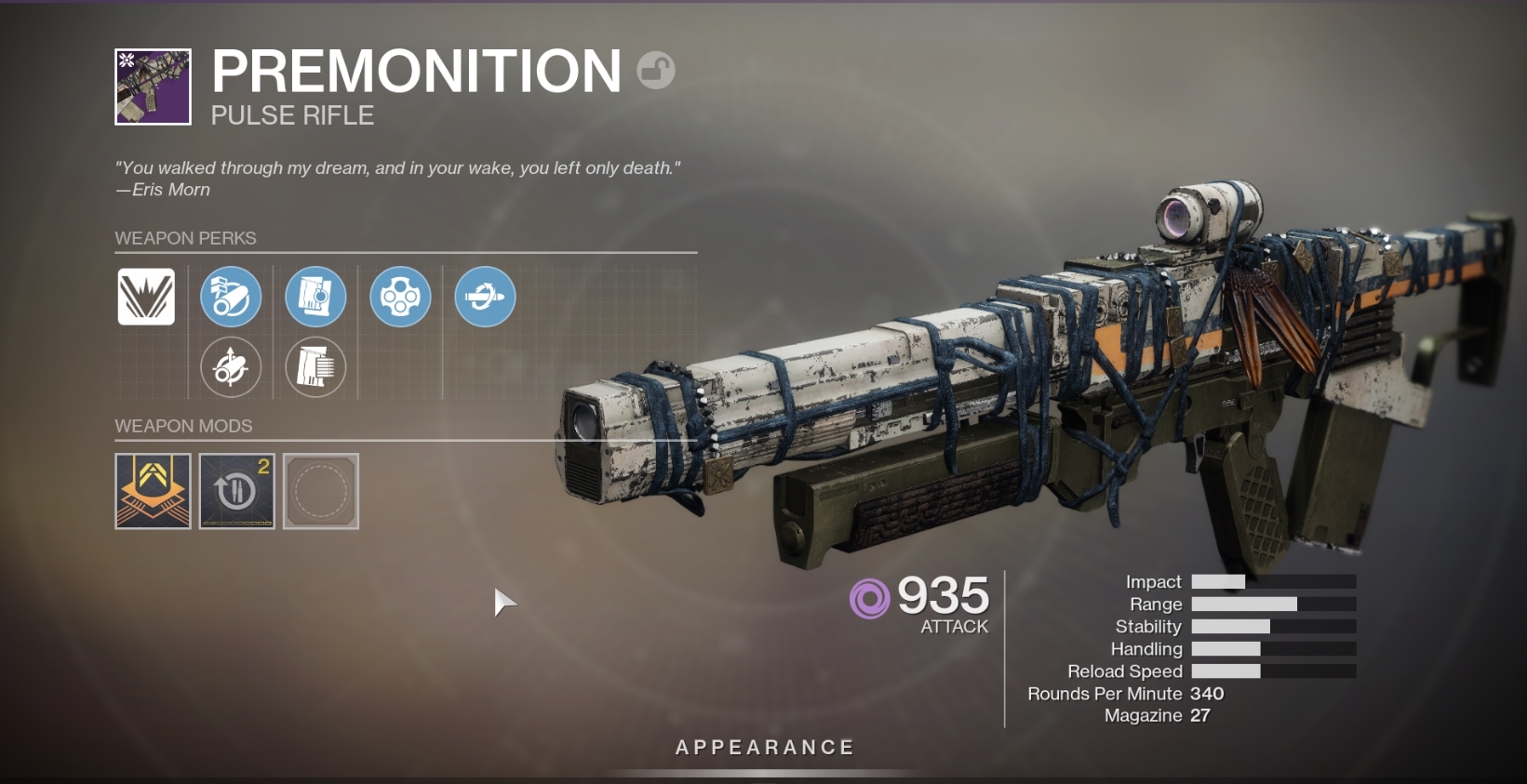Viewport: 1527px width, 784px height.
Task: Select the empty third weapon mod socket
Action: click(x=320, y=491)
